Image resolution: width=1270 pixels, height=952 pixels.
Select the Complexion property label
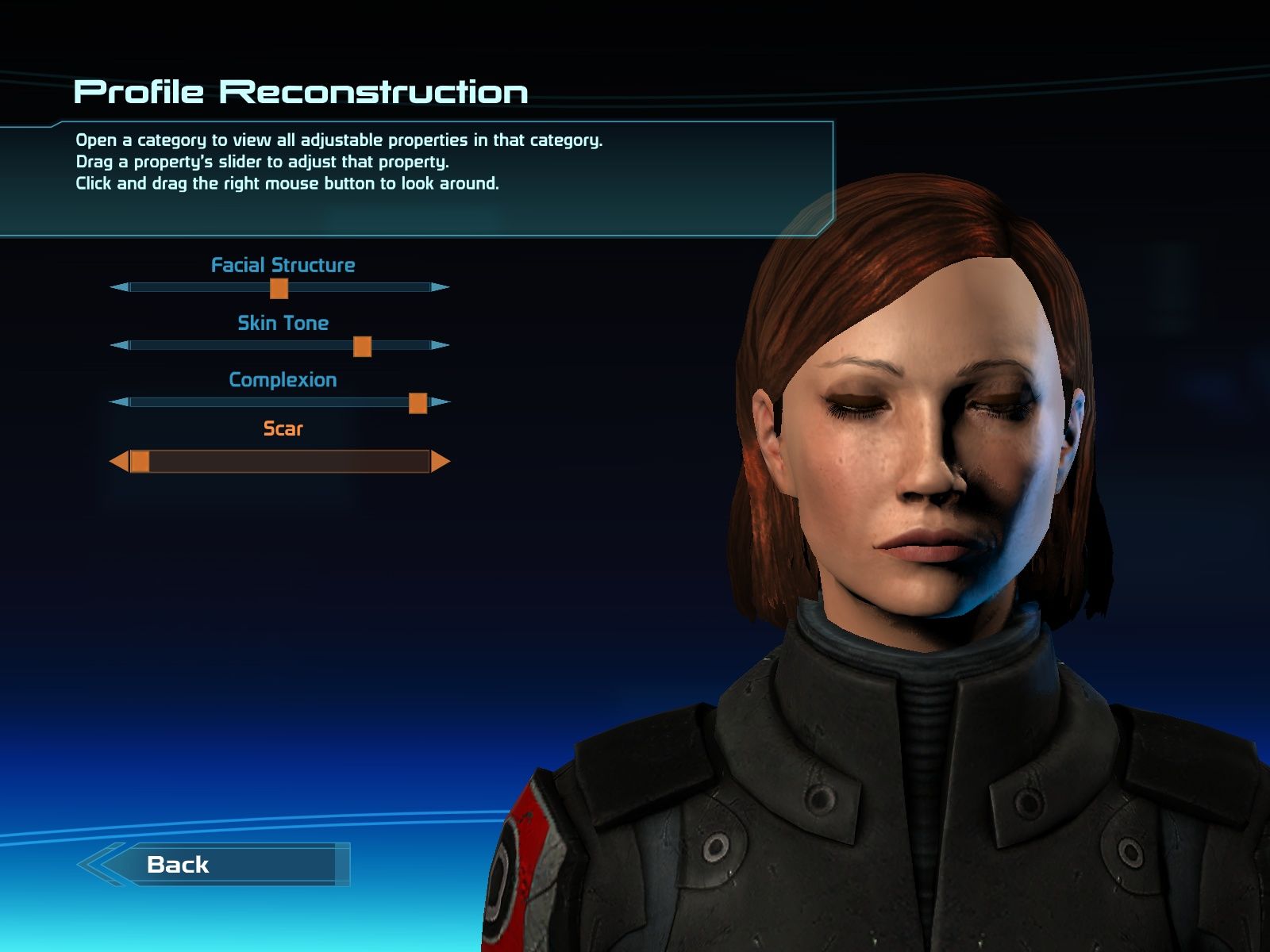pyautogui.click(x=283, y=380)
